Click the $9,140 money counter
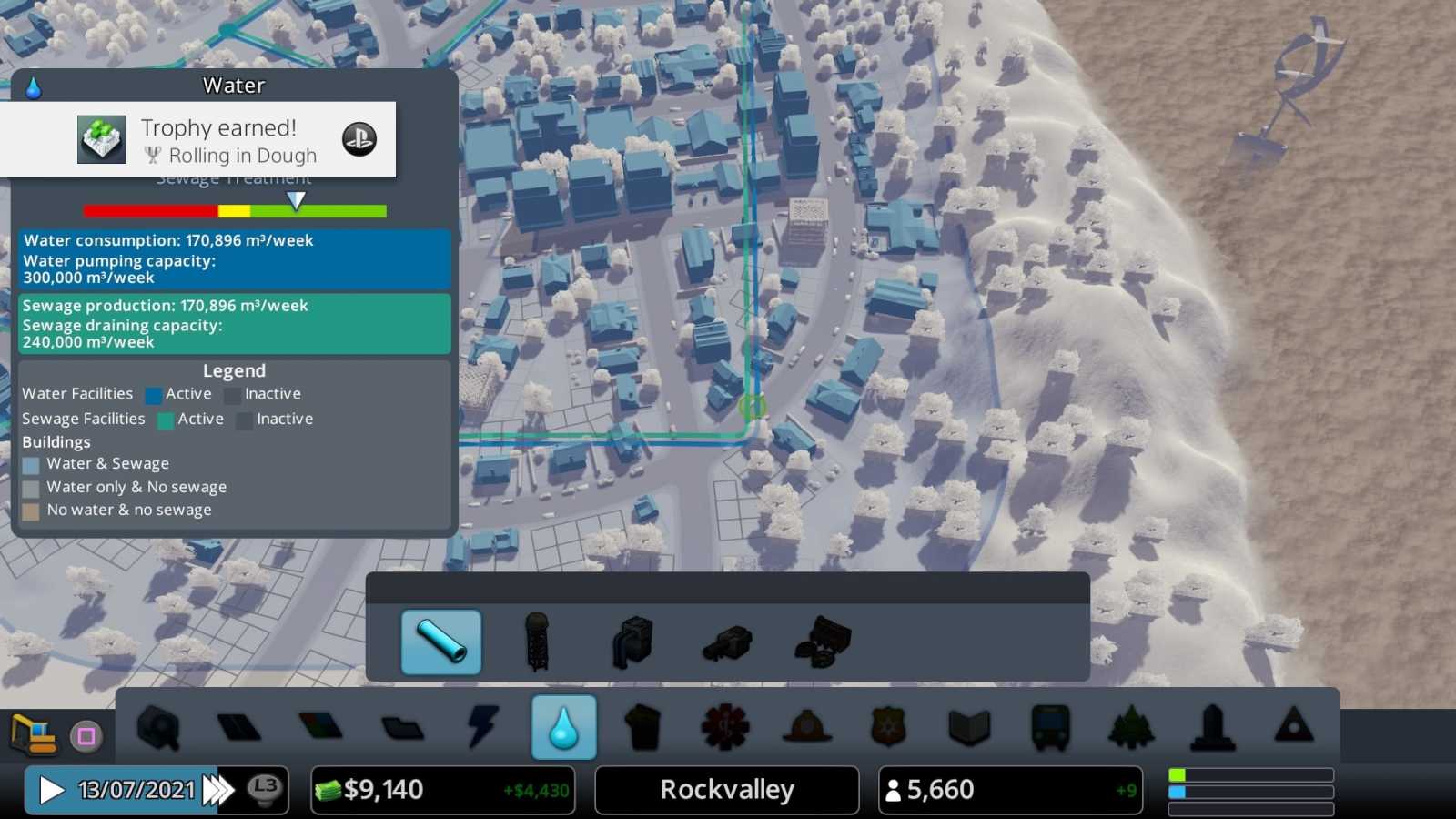The height and width of the screenshot is (819, 1456). point(382,789)
